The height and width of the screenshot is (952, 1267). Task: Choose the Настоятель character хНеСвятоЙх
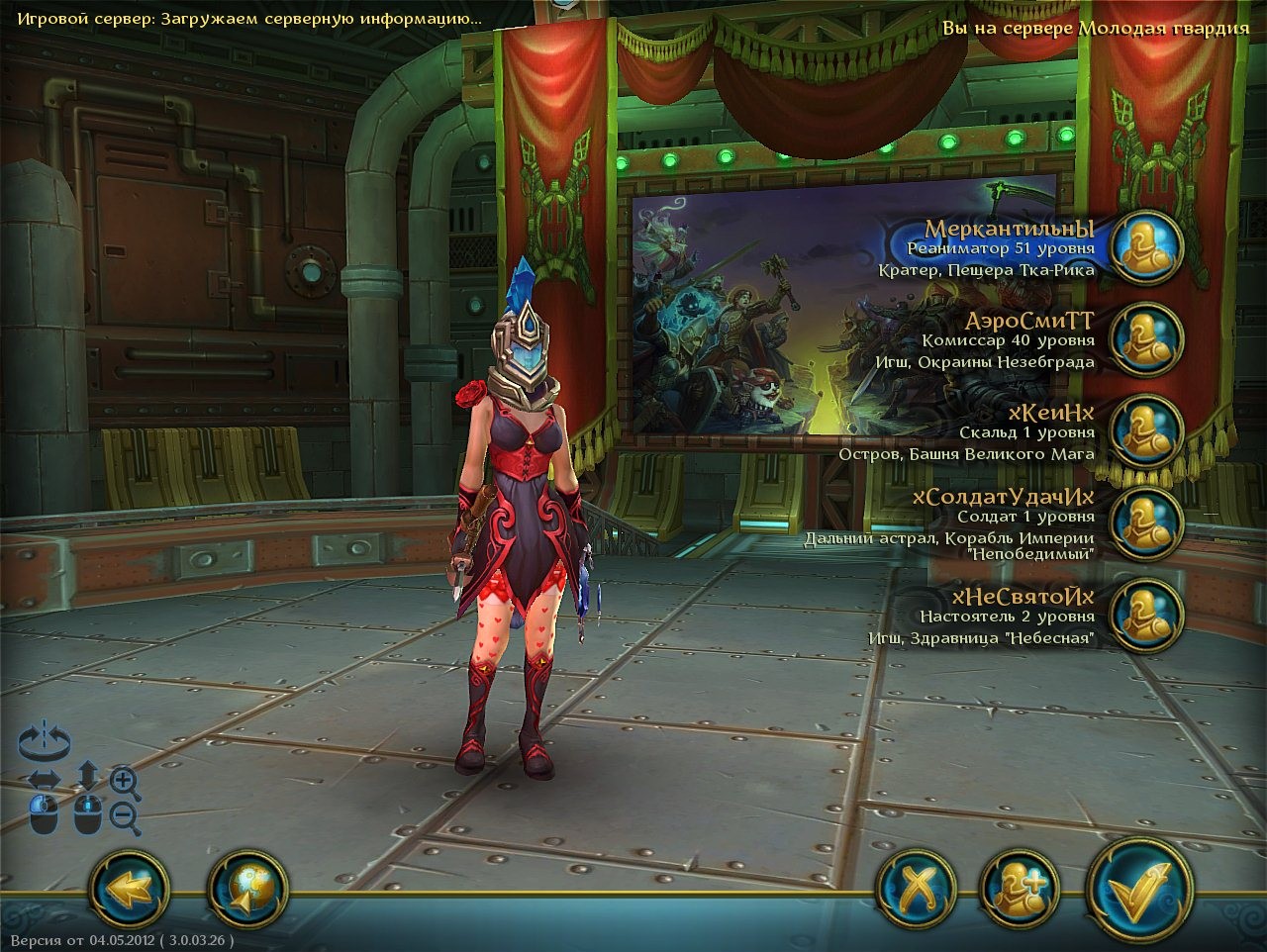[1146, 614]
